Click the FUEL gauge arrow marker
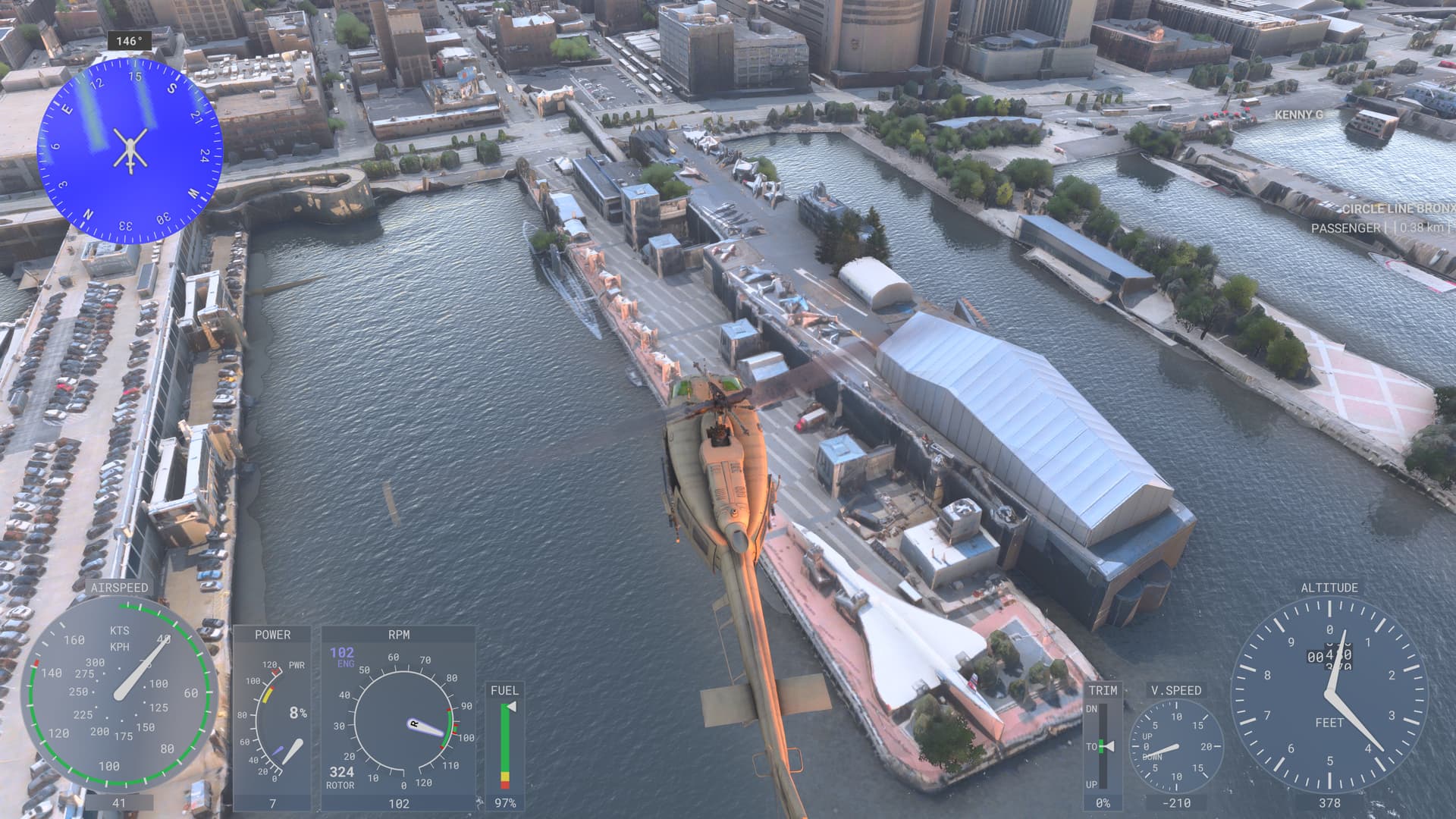This screenshot has height=819, width=1456. pos(513,705)
